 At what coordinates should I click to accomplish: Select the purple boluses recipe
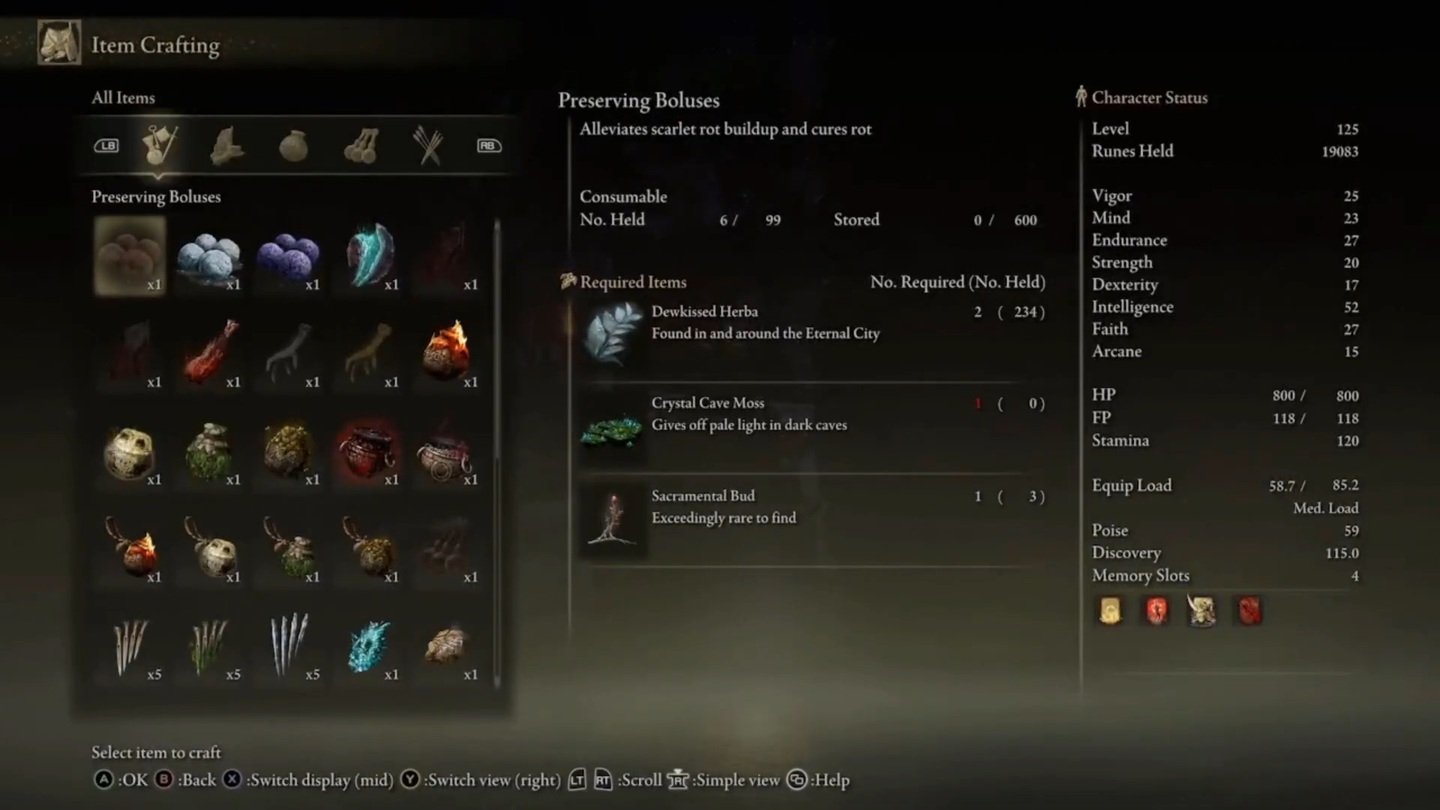click(288, 256)
